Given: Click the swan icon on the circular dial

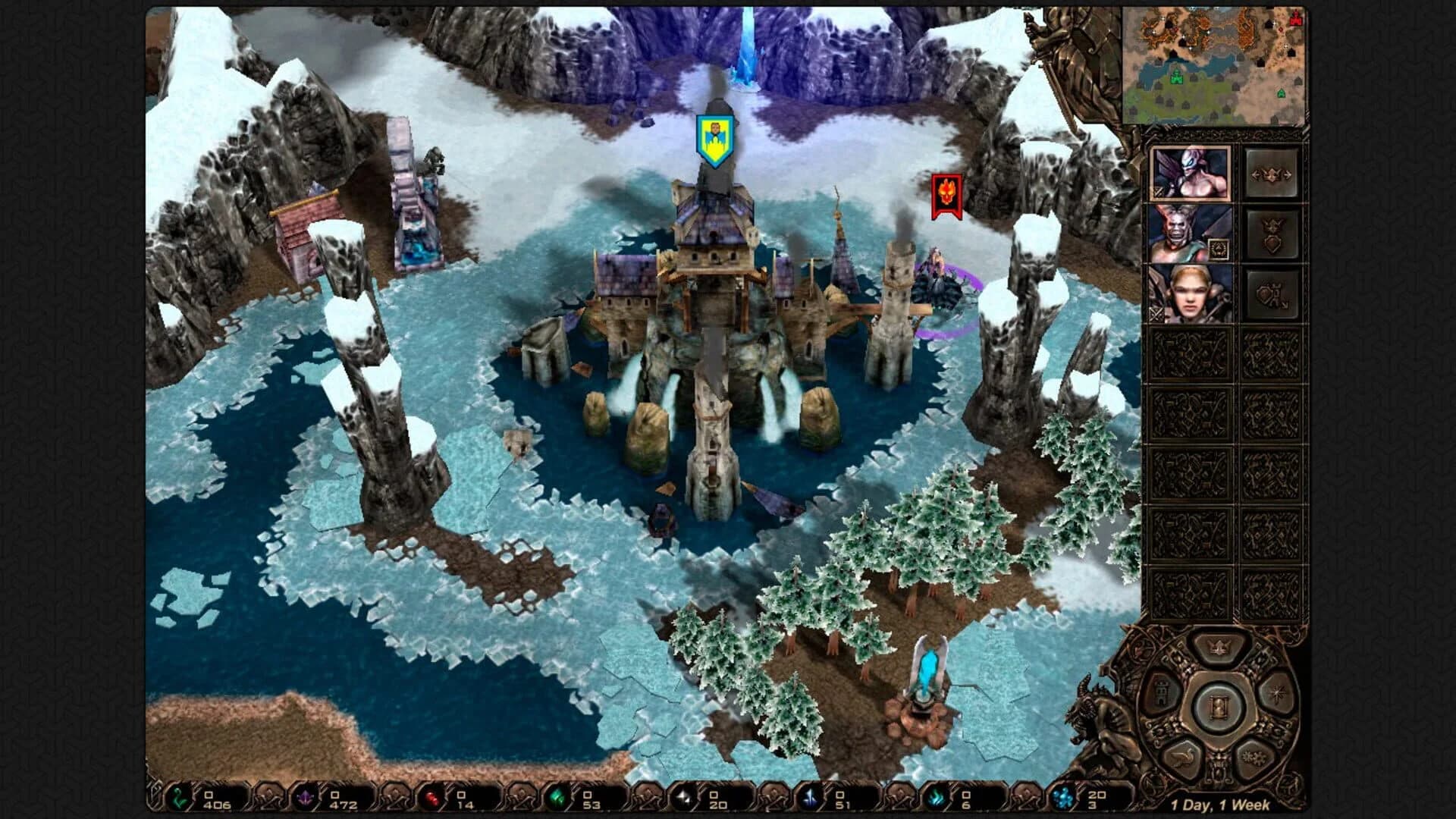Looking at the screenshot, I should click(x=1185, y=756).
